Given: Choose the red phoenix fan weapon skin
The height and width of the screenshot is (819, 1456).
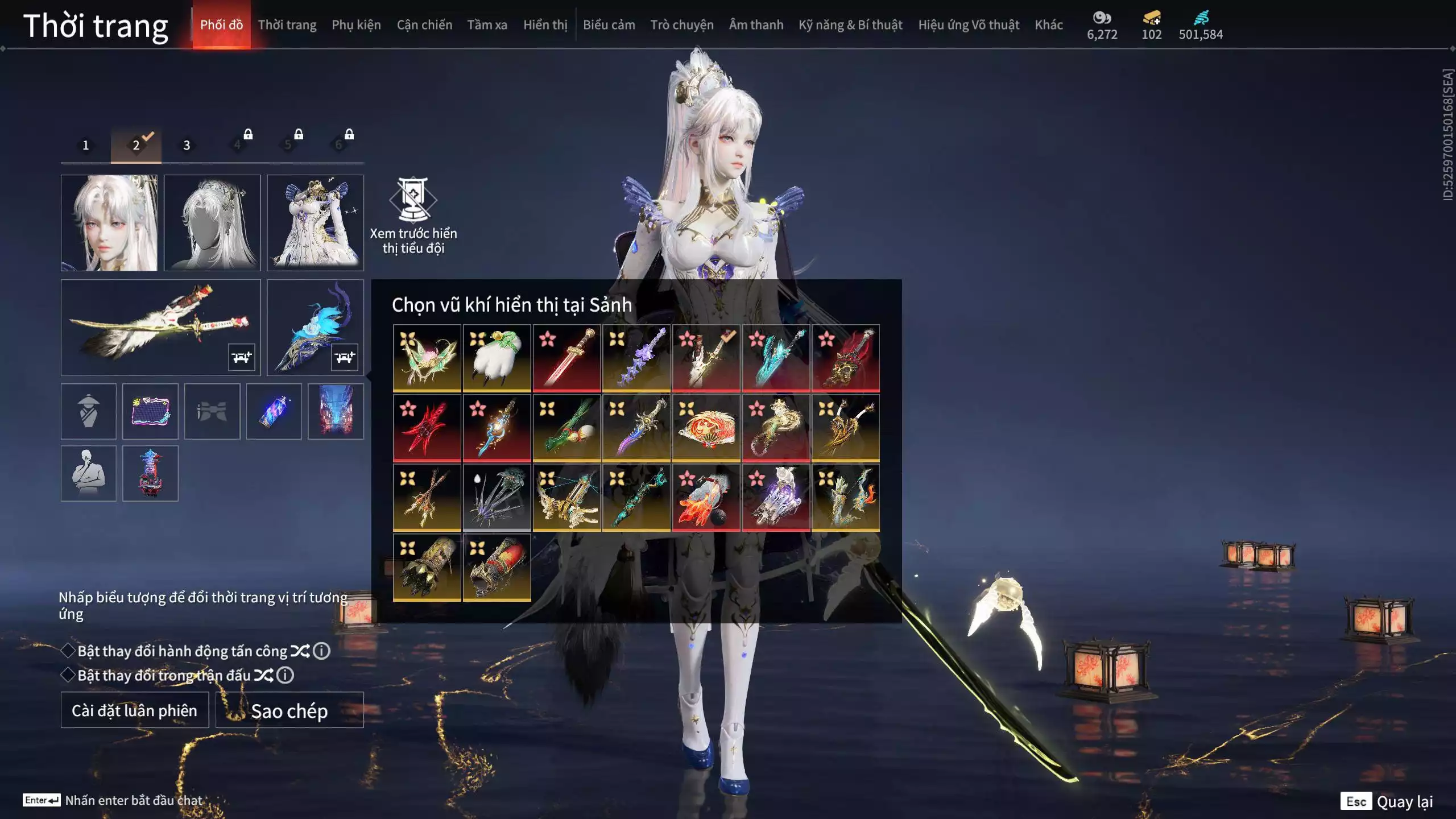Looking at the screenshot, I should (706, 428).
